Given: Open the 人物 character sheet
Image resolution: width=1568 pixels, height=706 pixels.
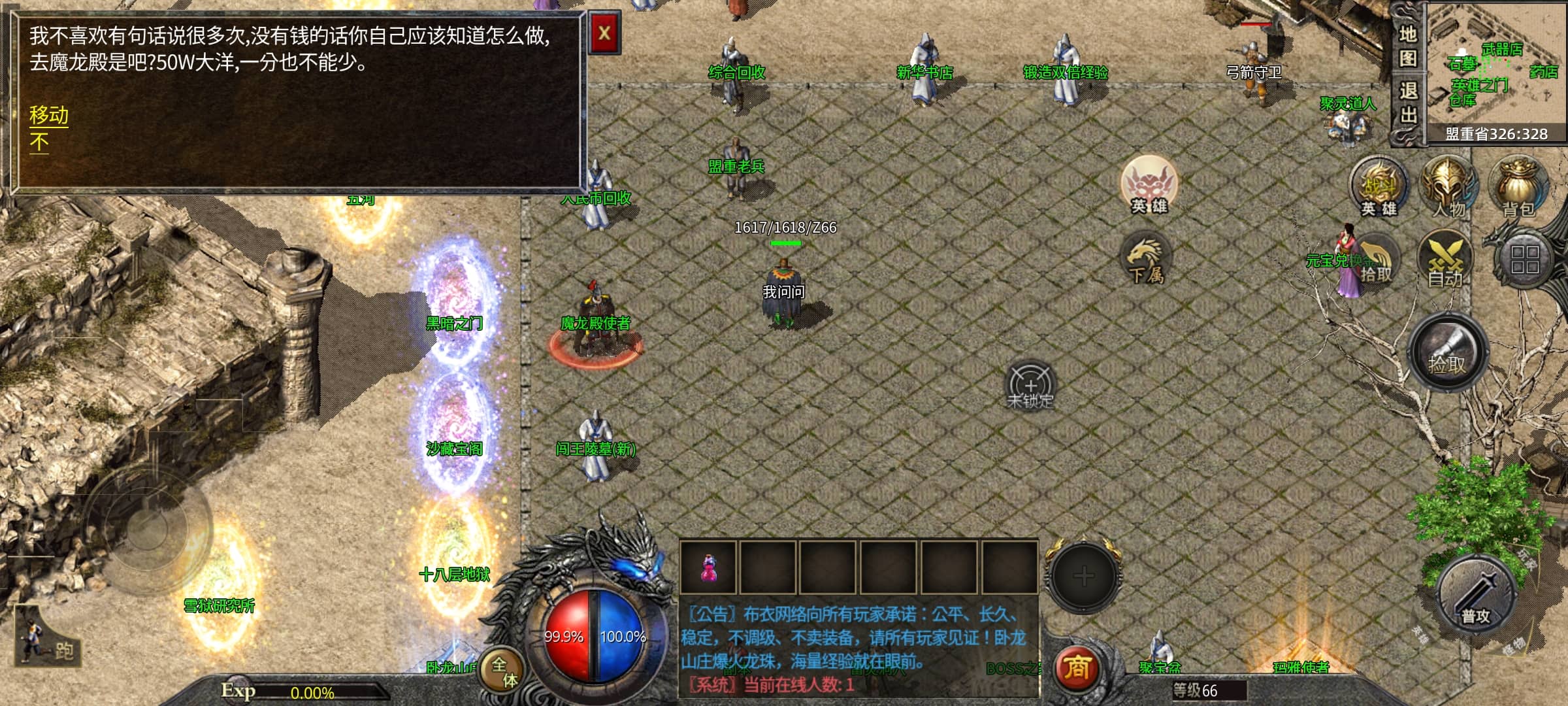Looking at the screenshot, I should click(x=1448, y=188).
